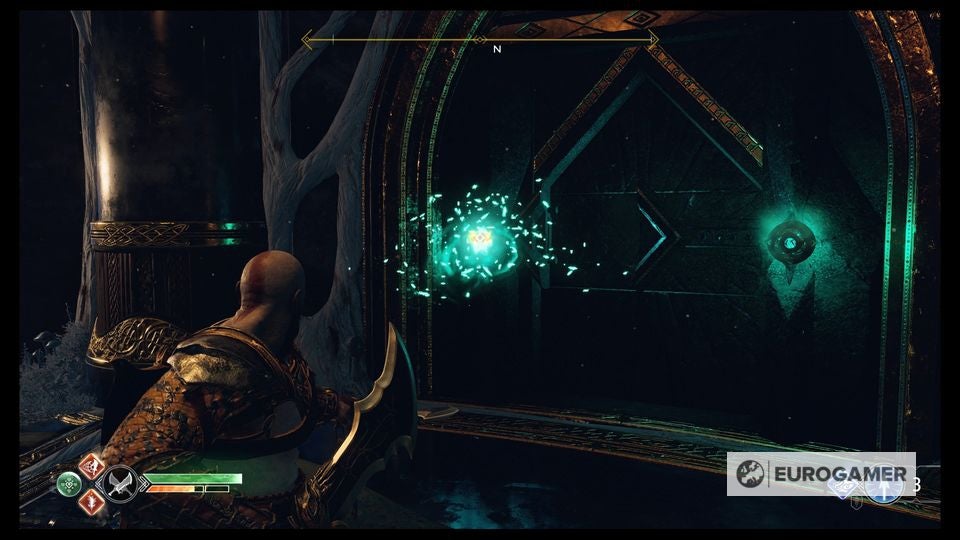
Task: Click the Eurogamer watermark logo
Action: [x=821, y=474]
